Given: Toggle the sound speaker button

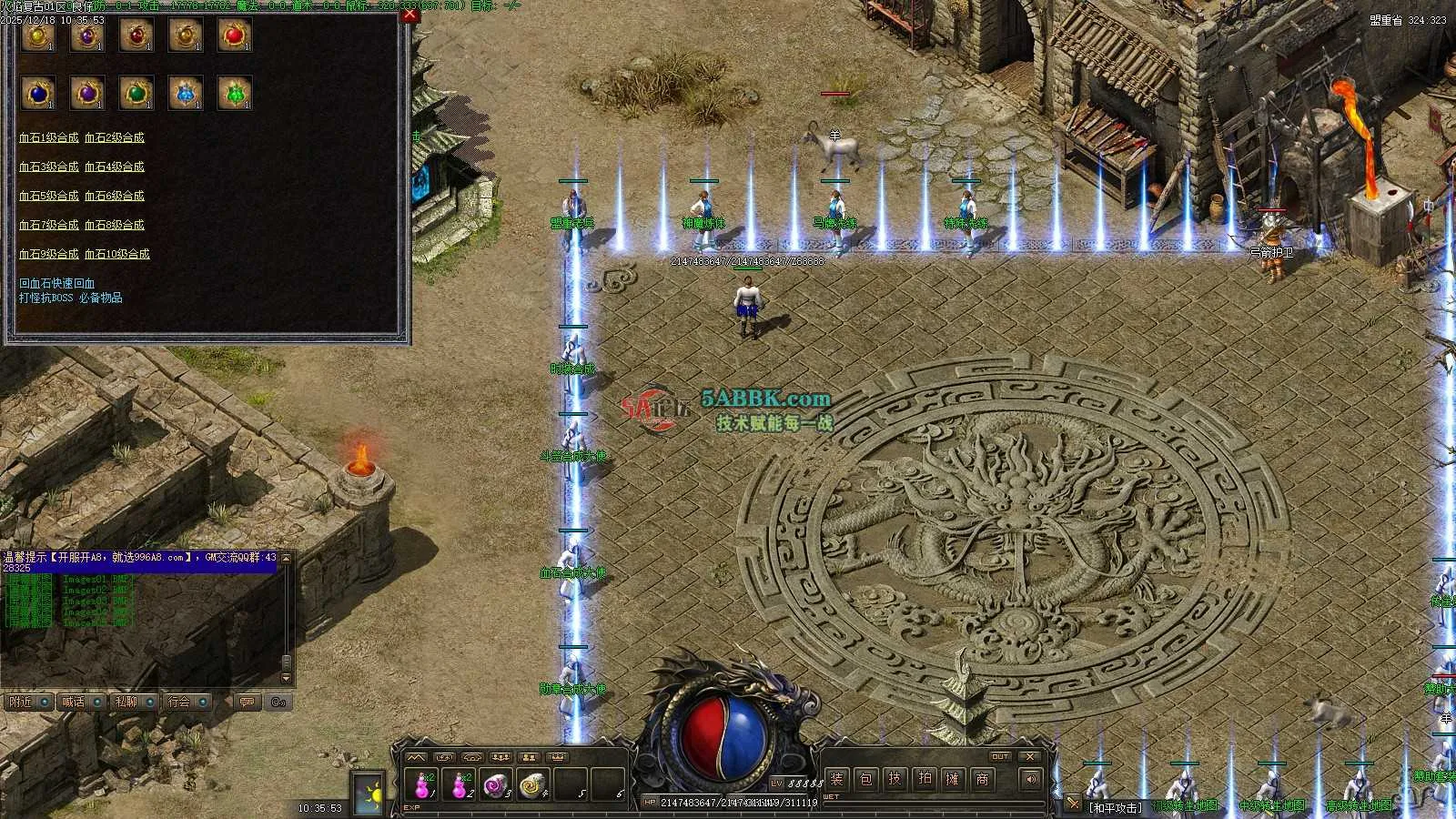Looking at the screenshot, I should point(1031,779).
